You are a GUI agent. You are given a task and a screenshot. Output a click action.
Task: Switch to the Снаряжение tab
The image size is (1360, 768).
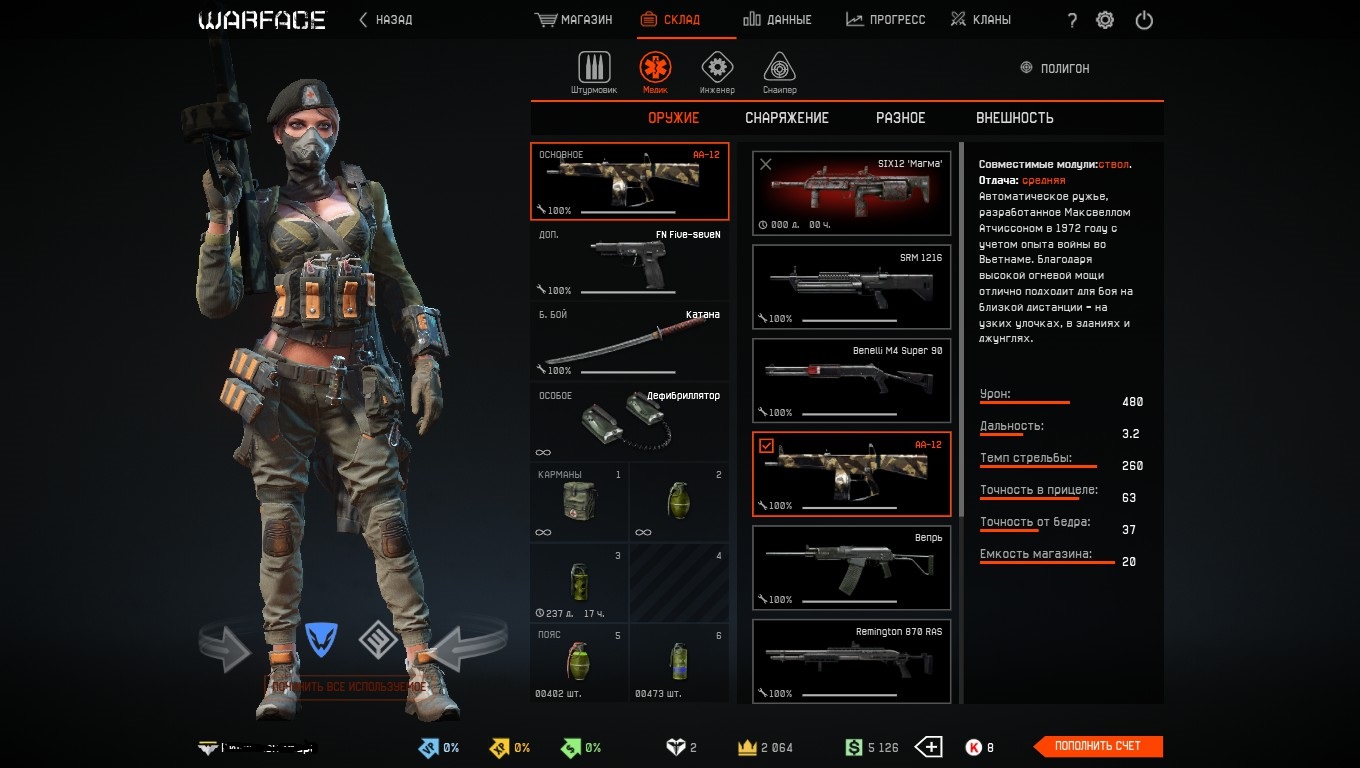(787, 118)
